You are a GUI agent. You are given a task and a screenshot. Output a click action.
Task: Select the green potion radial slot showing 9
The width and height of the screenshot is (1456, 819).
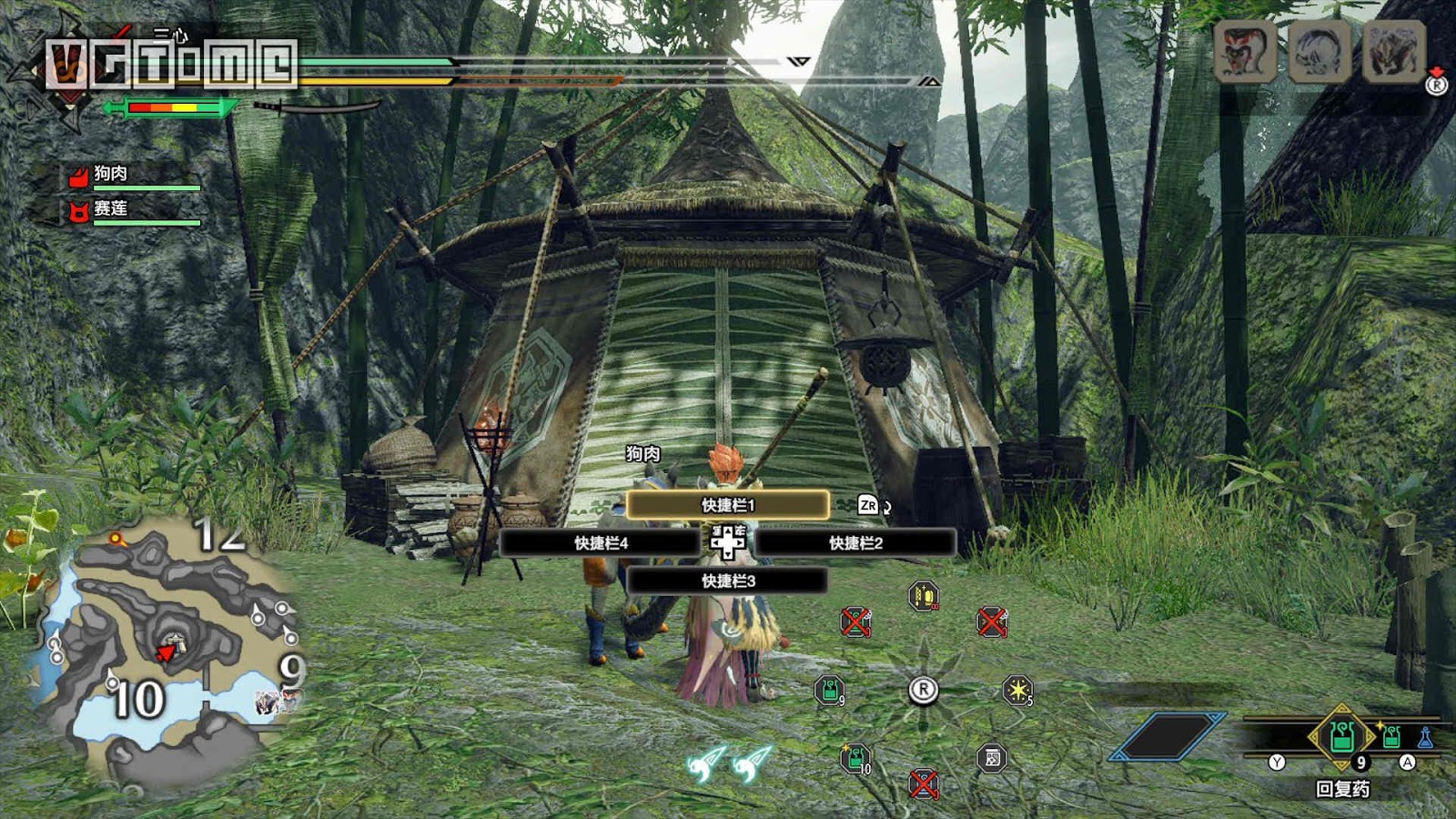(829, 691)
